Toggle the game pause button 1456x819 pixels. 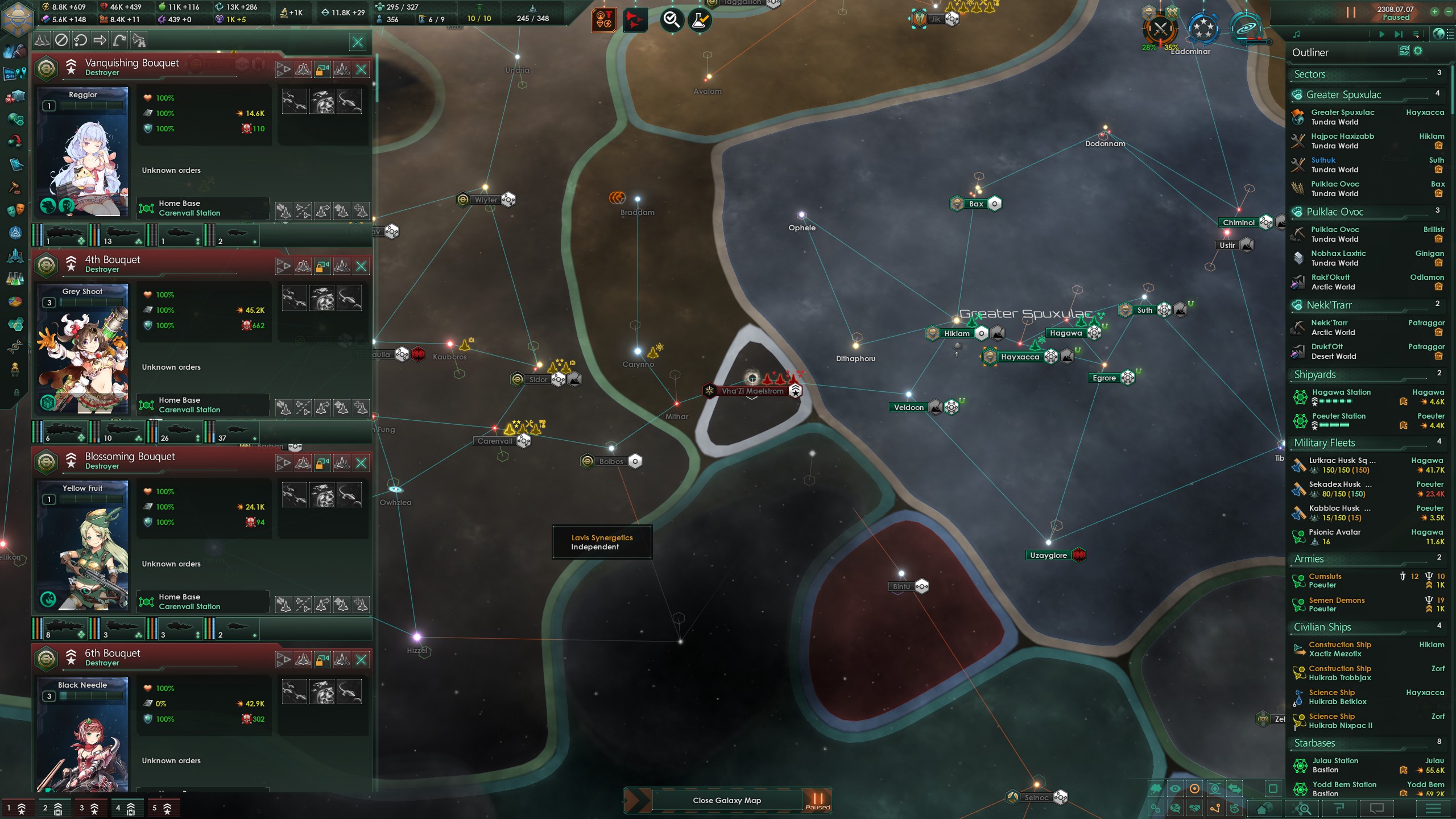(1351, 12)
